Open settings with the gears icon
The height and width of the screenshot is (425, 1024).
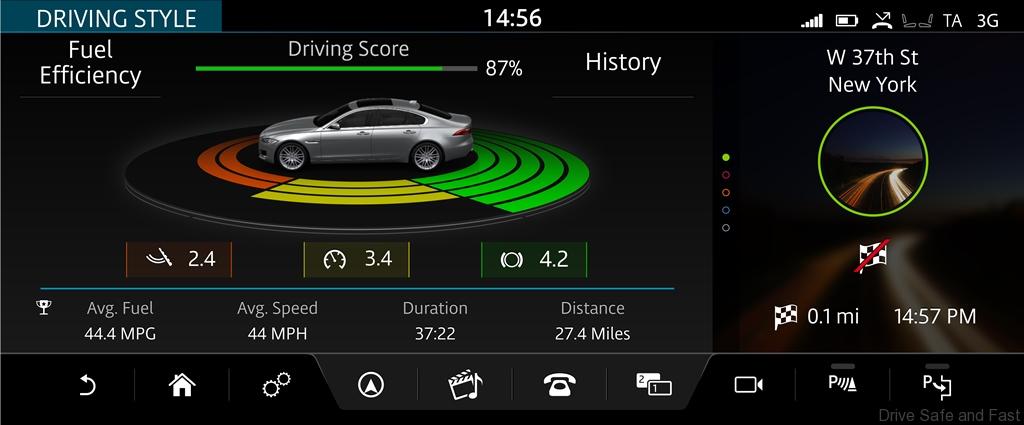[276, 385]
